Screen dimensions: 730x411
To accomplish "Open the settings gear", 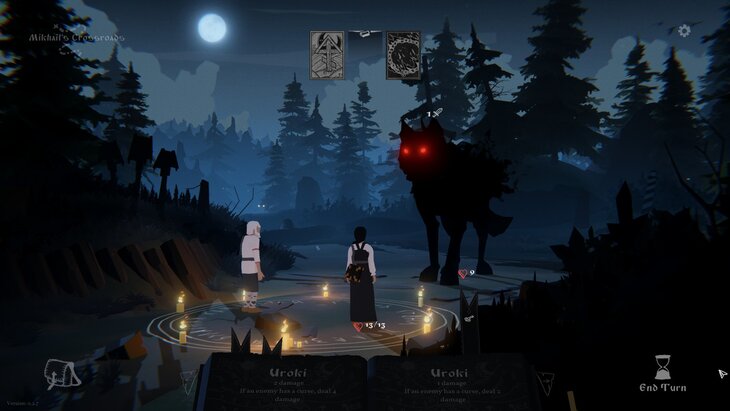I will tap(684, 31).
